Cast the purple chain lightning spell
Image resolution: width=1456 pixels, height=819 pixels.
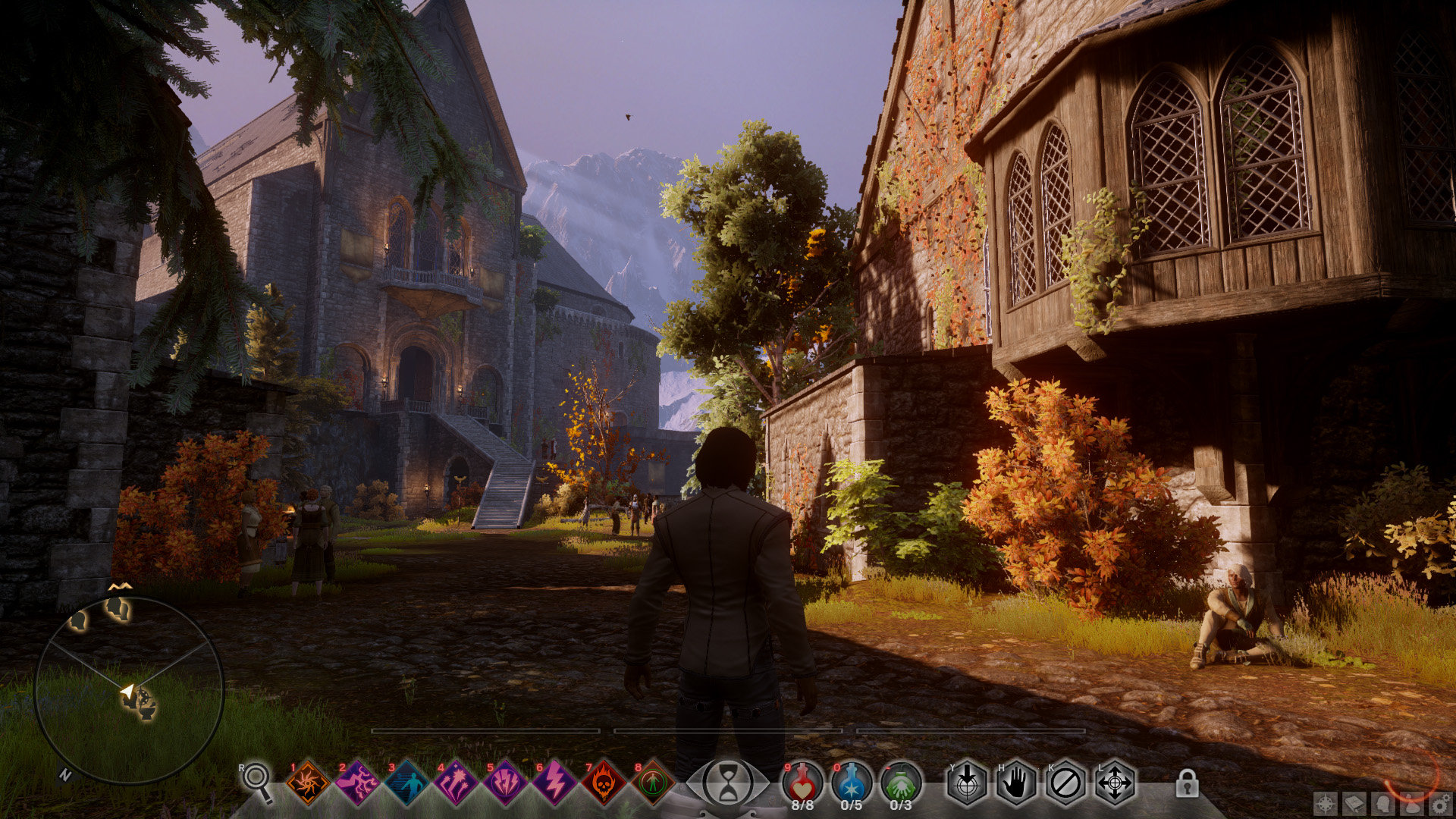point(357,783)
